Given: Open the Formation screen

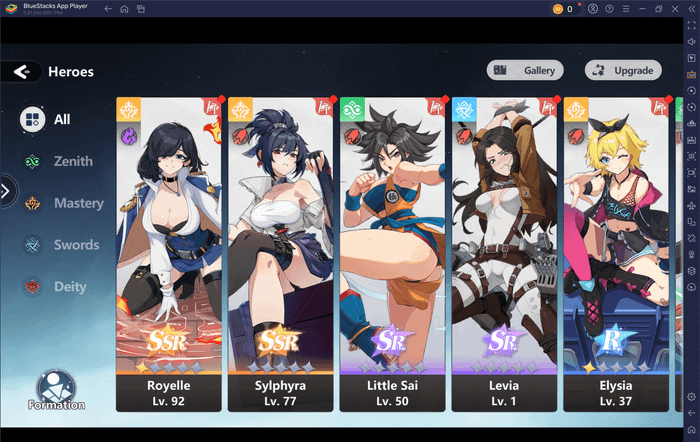Looking at the screenshot, I should tap(57, 390).
